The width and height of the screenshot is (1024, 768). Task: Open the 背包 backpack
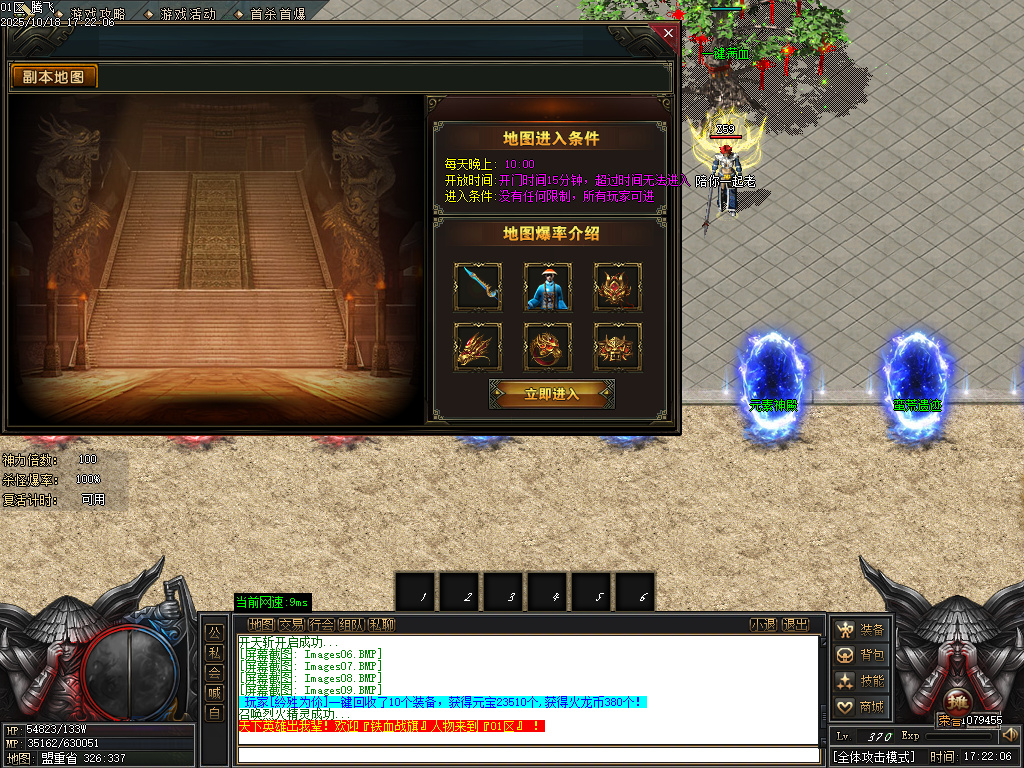click(862, 655)
